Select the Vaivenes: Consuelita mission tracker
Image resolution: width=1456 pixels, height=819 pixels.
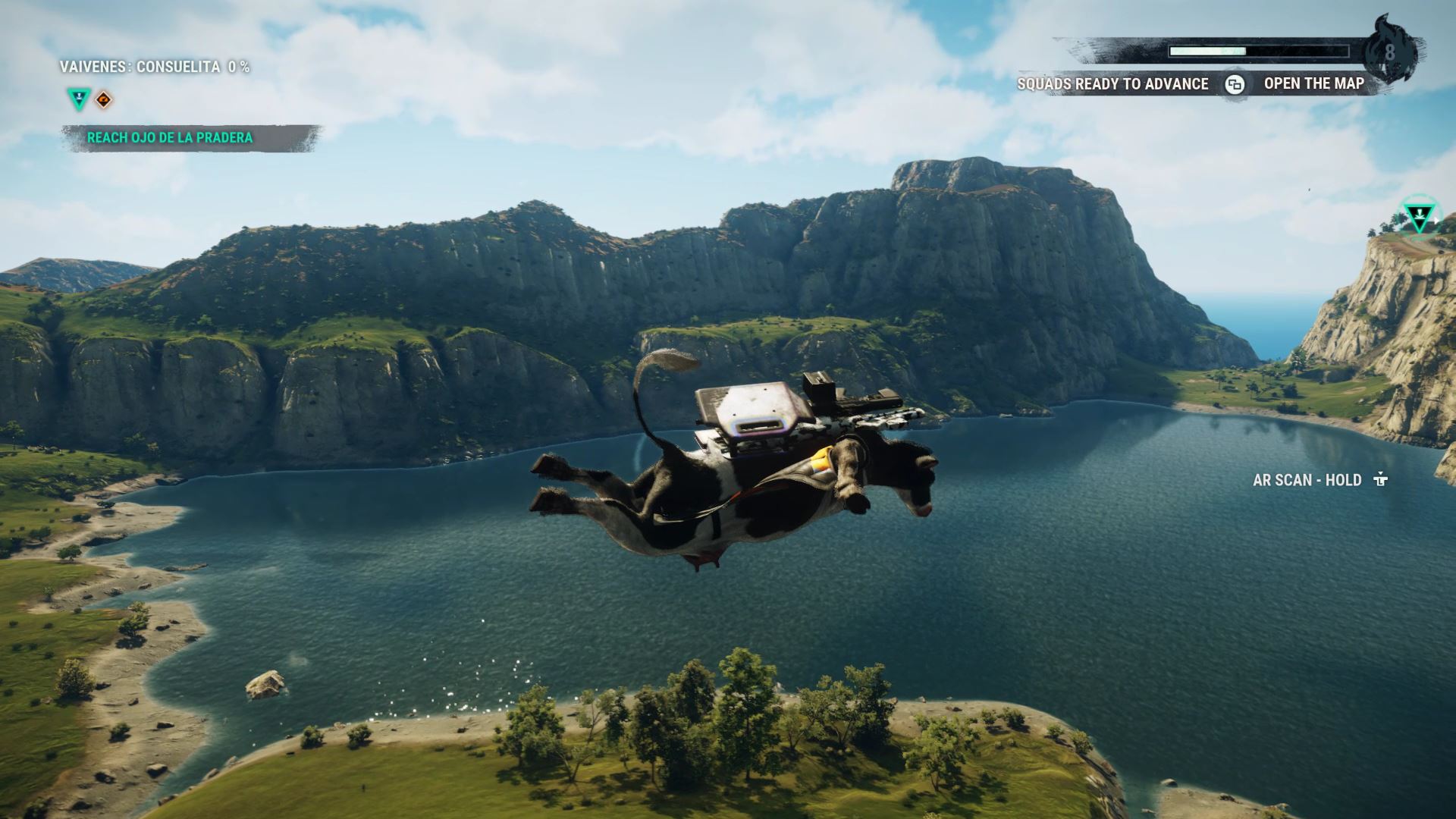155,67
